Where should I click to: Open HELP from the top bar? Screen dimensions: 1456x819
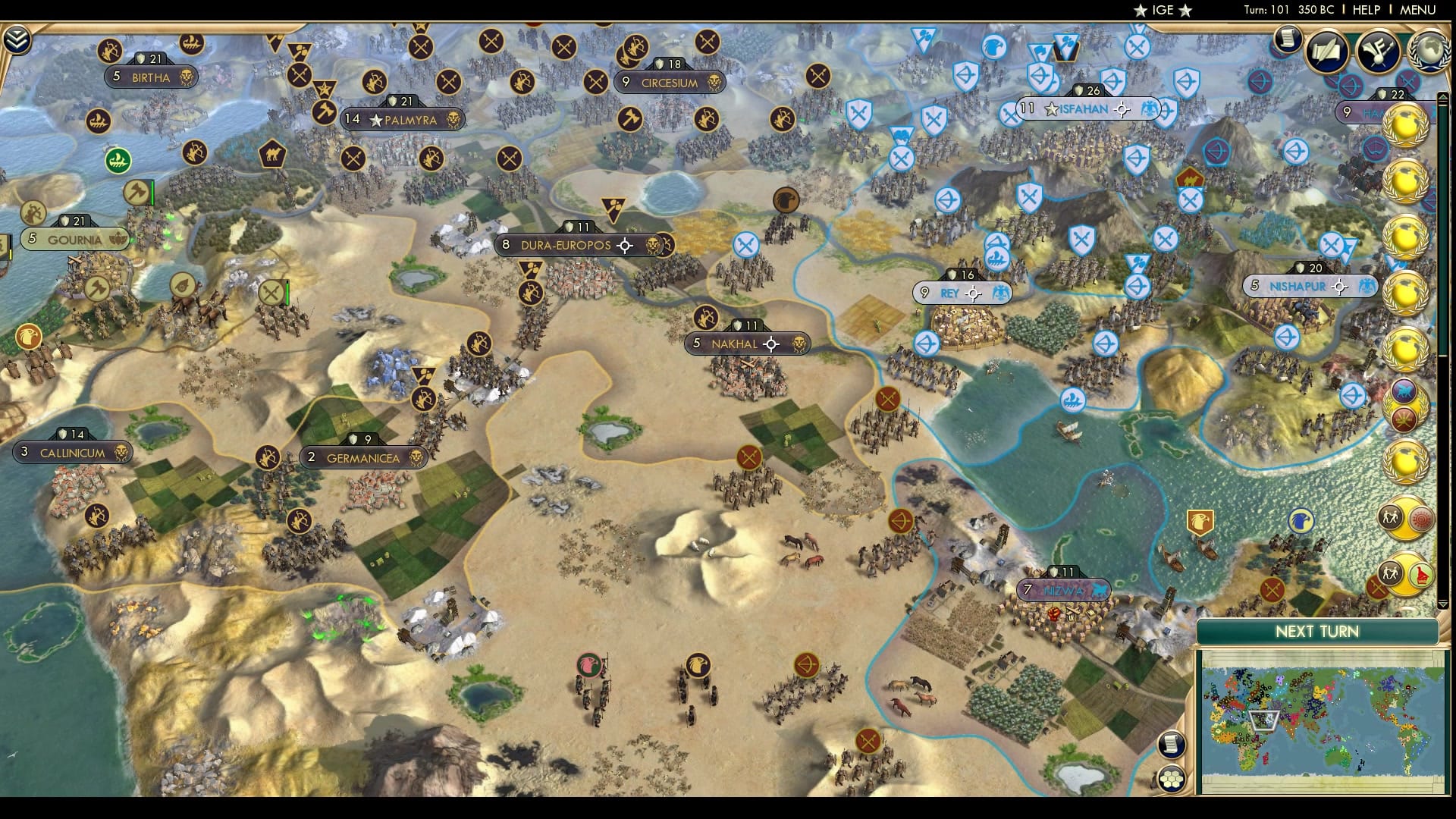point(1365,11)
